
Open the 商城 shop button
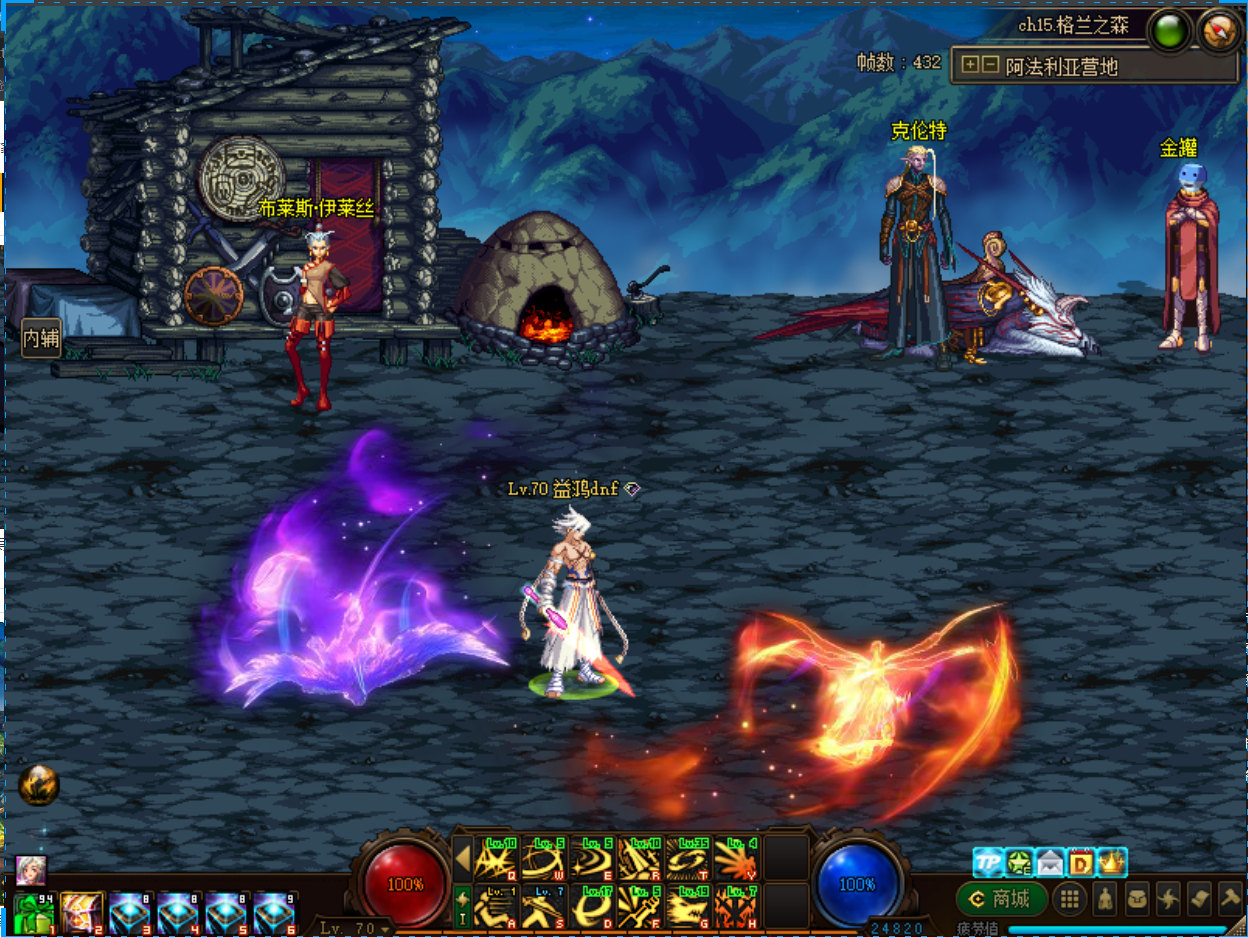[1001, 898]
